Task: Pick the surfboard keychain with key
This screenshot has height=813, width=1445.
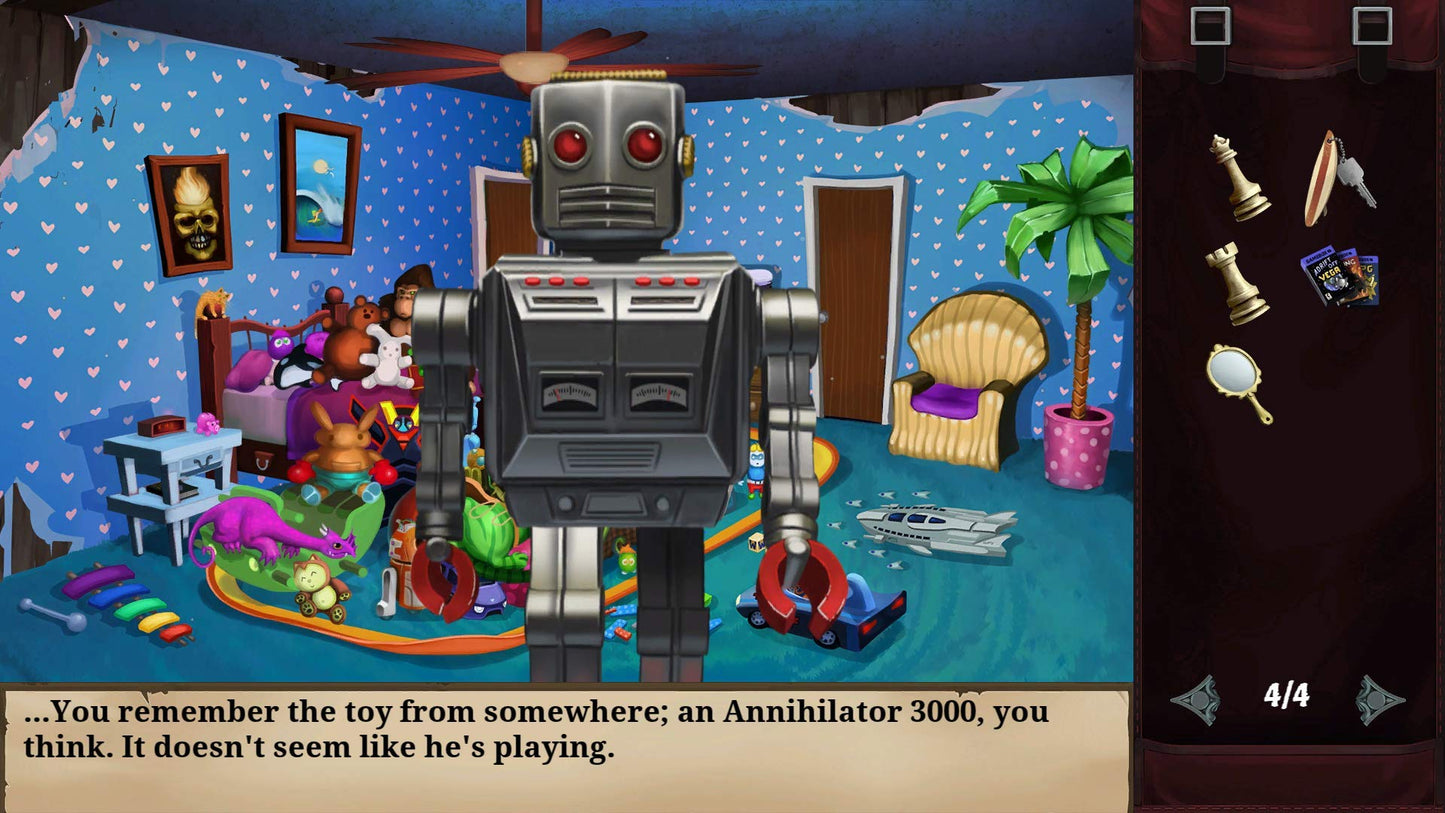Action: click(x=1338, y=178)
